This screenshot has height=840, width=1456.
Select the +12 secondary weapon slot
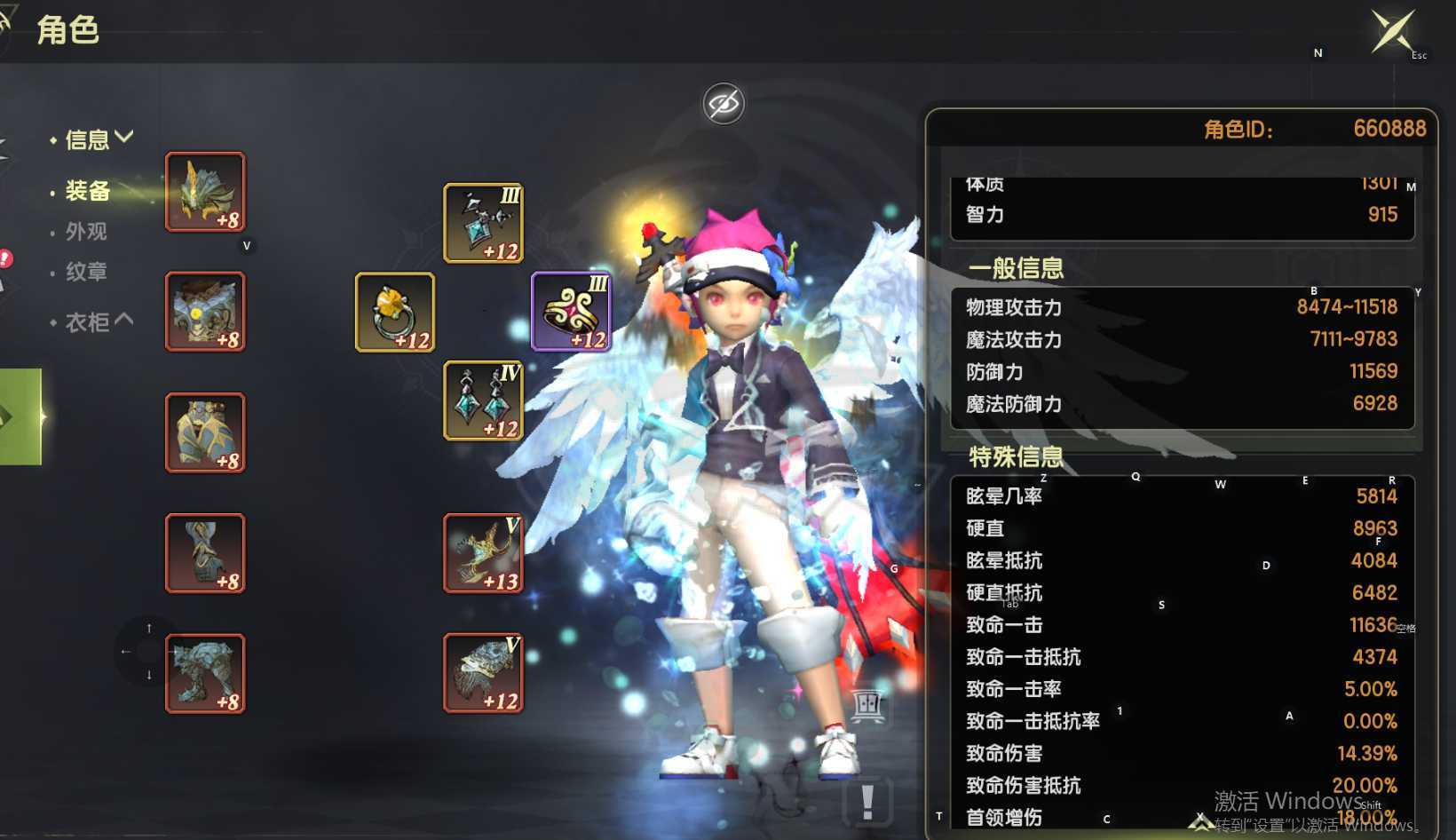(x=483, y=673)
